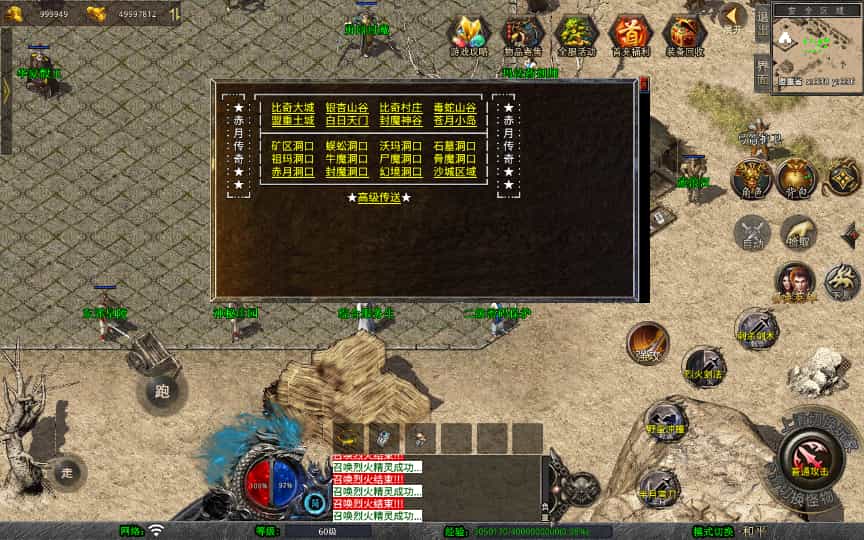
Task: Pick the 矿区洞口 teleport link
Action: coord(293,146)
